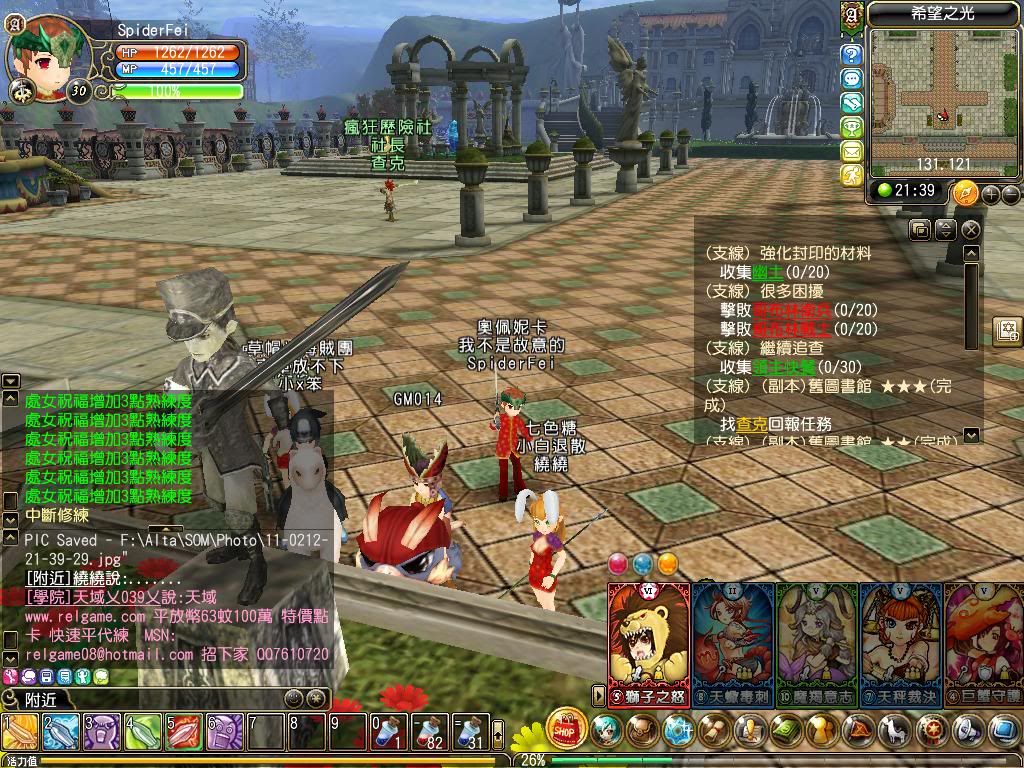Open the SHOP button
The height and width of the screenshot is (768, 1024).
pyautogui.click(x=566, y=729)
